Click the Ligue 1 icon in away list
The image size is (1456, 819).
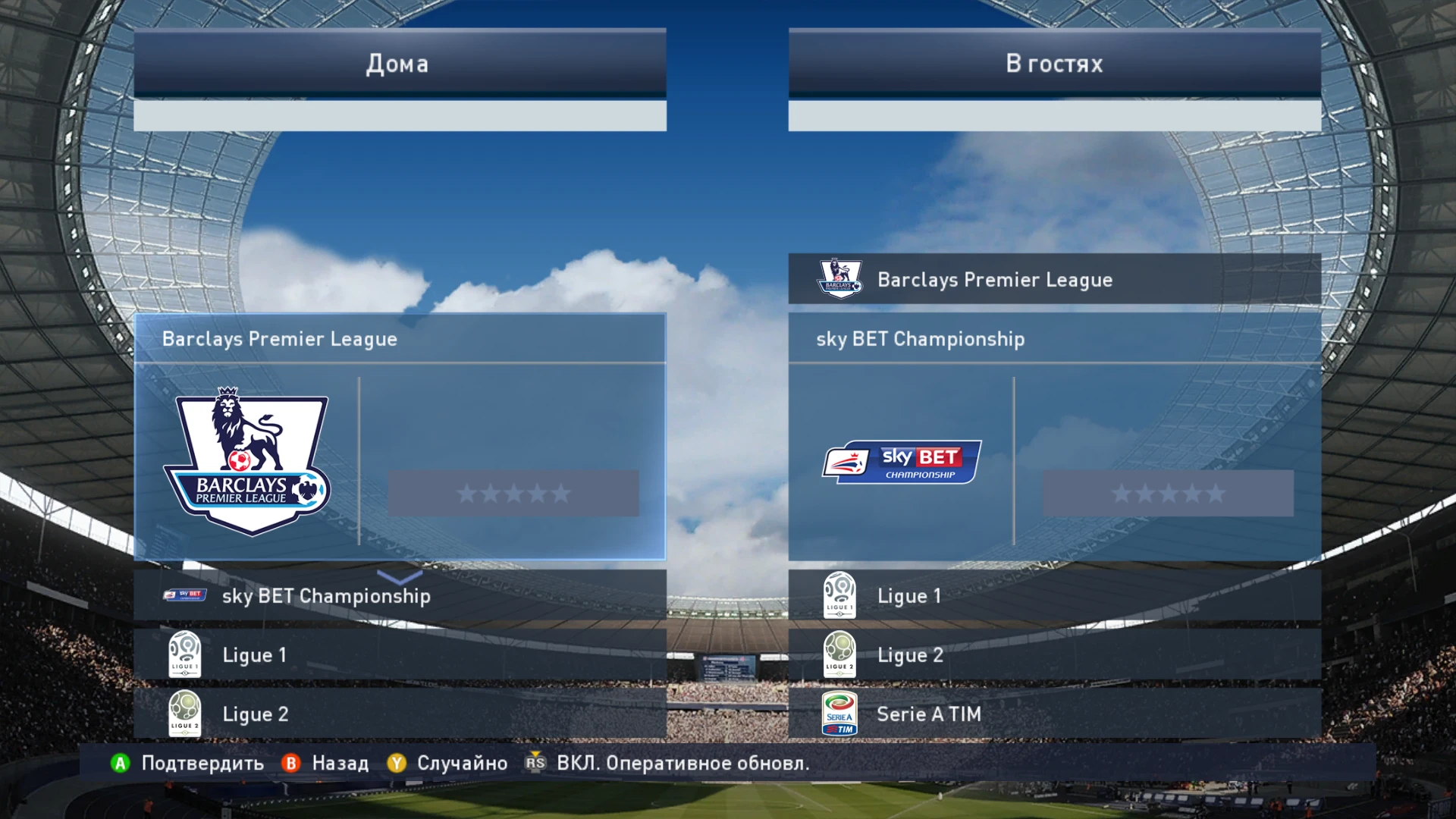point(839,595)
